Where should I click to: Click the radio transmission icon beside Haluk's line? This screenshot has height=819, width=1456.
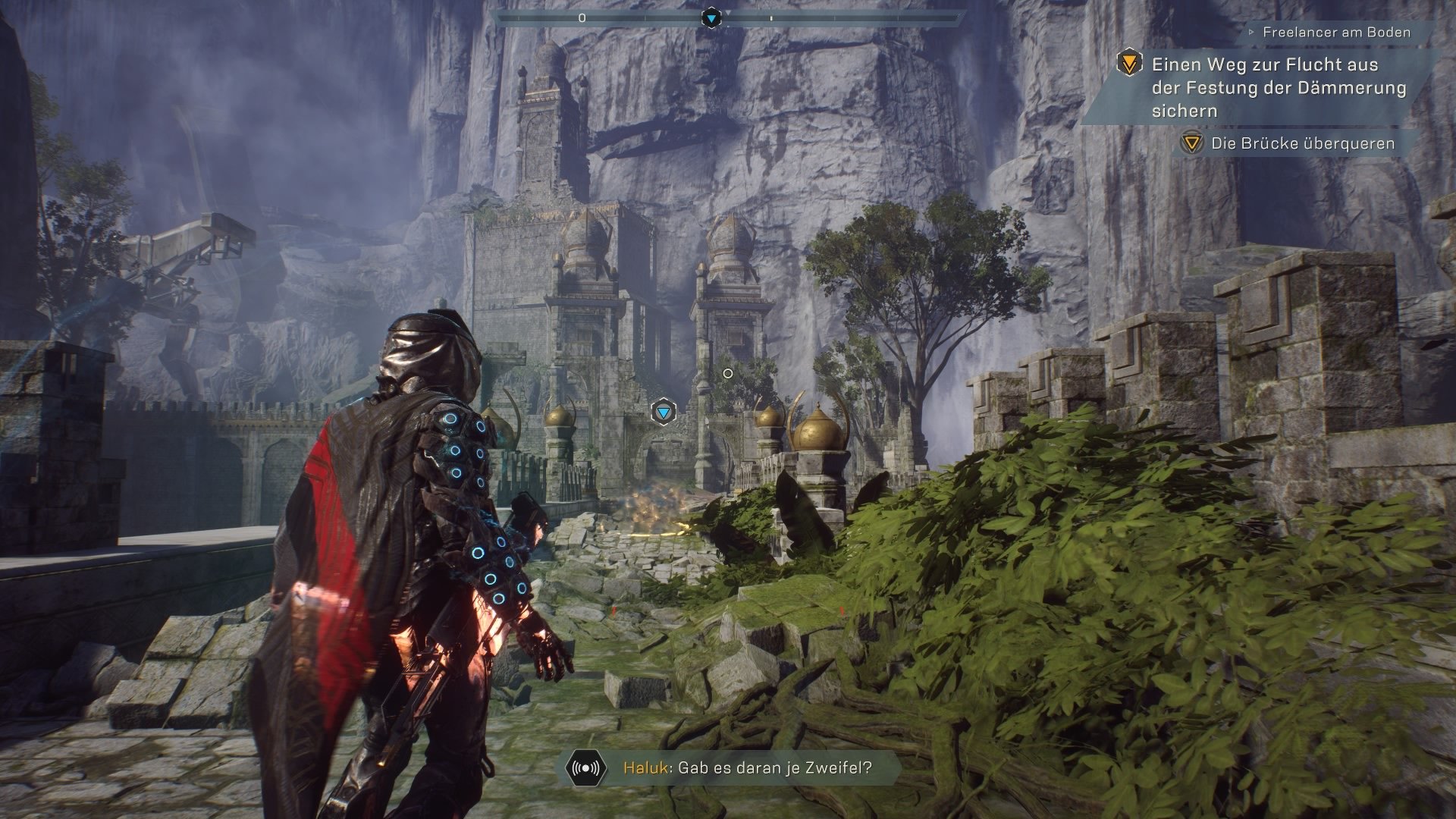click(587, 768)
